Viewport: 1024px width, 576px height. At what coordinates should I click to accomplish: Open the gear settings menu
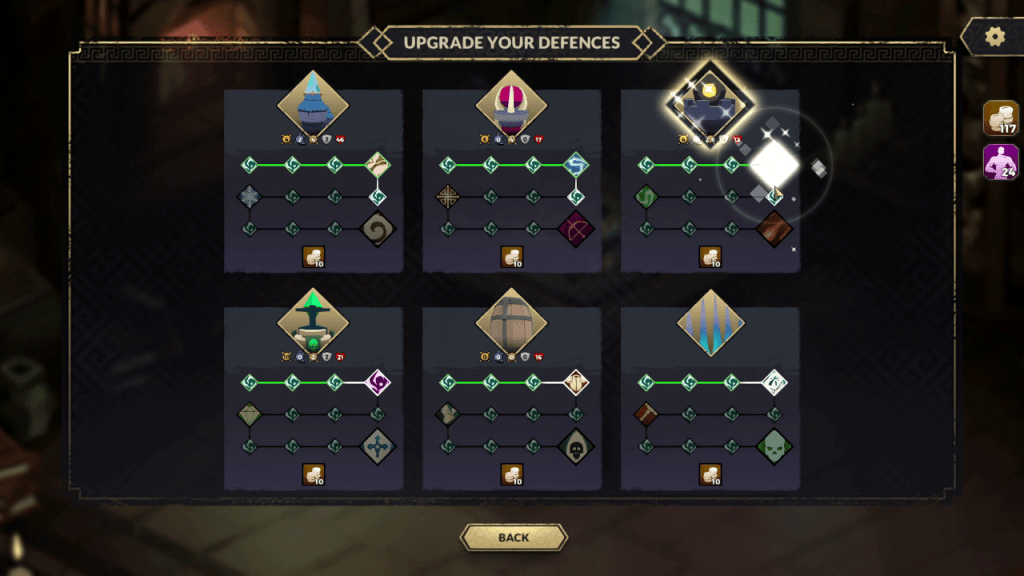[994, 37]
